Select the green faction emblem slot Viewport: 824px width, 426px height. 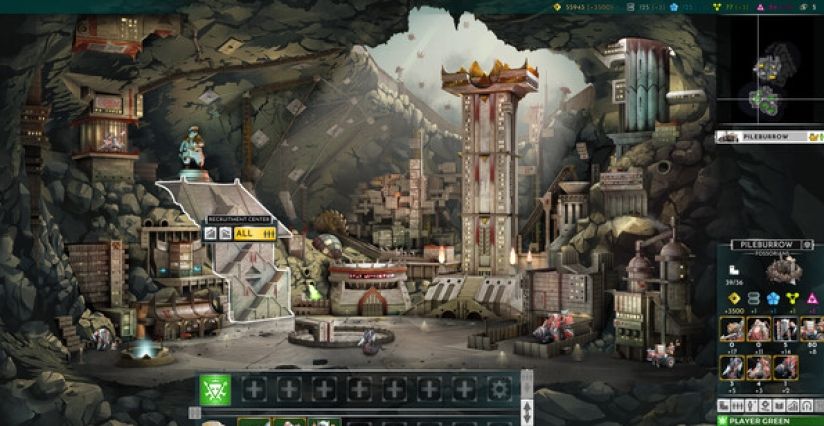click(x=215, y=390)
